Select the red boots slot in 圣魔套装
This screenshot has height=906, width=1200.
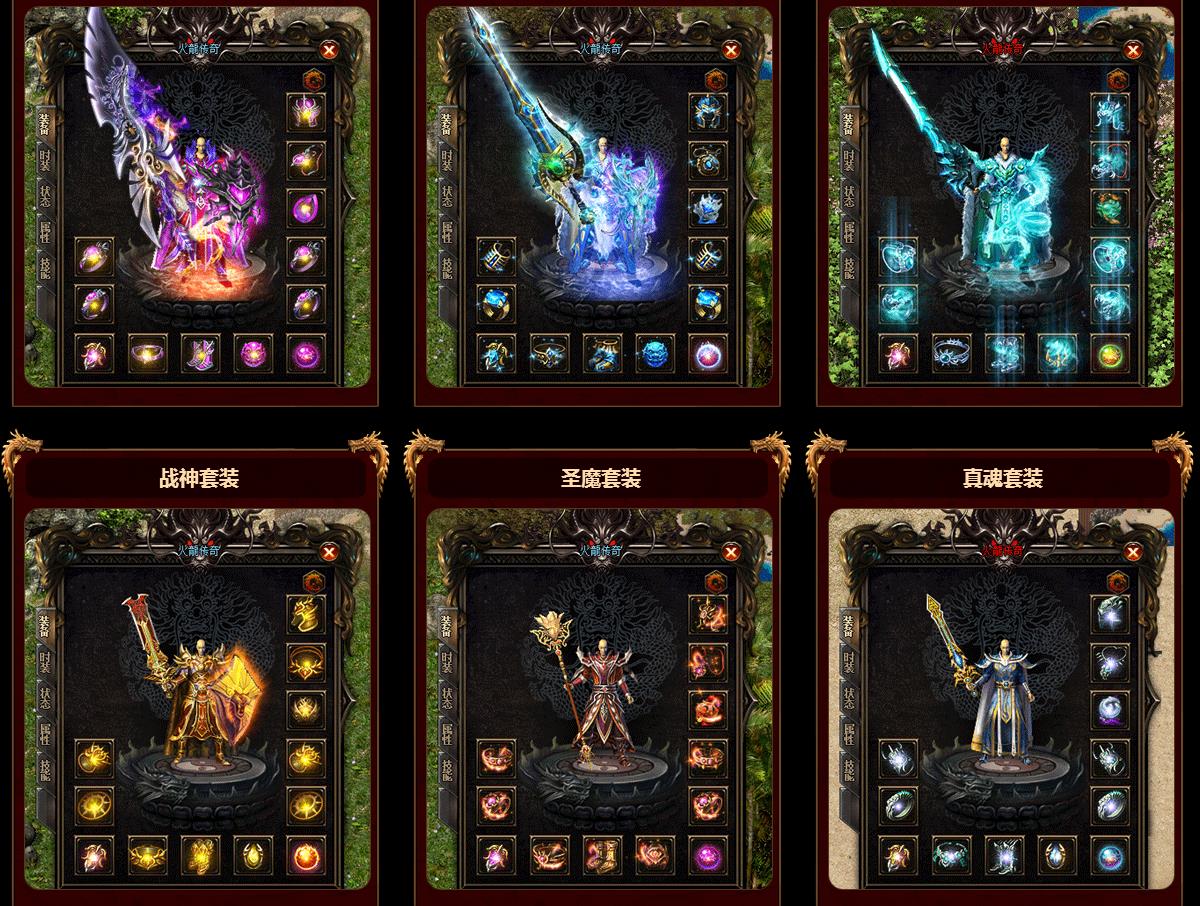coord(602,854)
